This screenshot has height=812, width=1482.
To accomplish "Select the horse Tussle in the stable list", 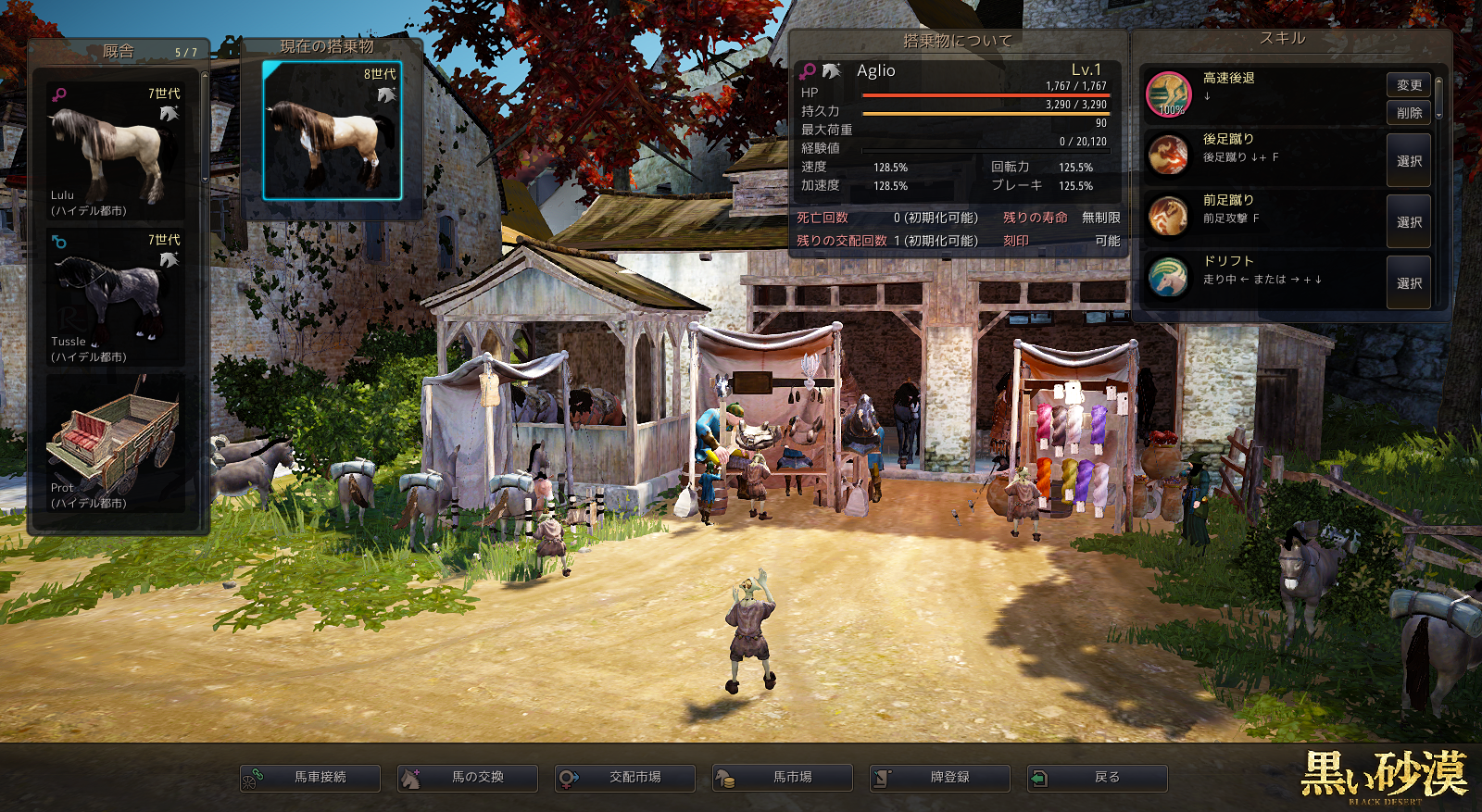I will [115, 296].
